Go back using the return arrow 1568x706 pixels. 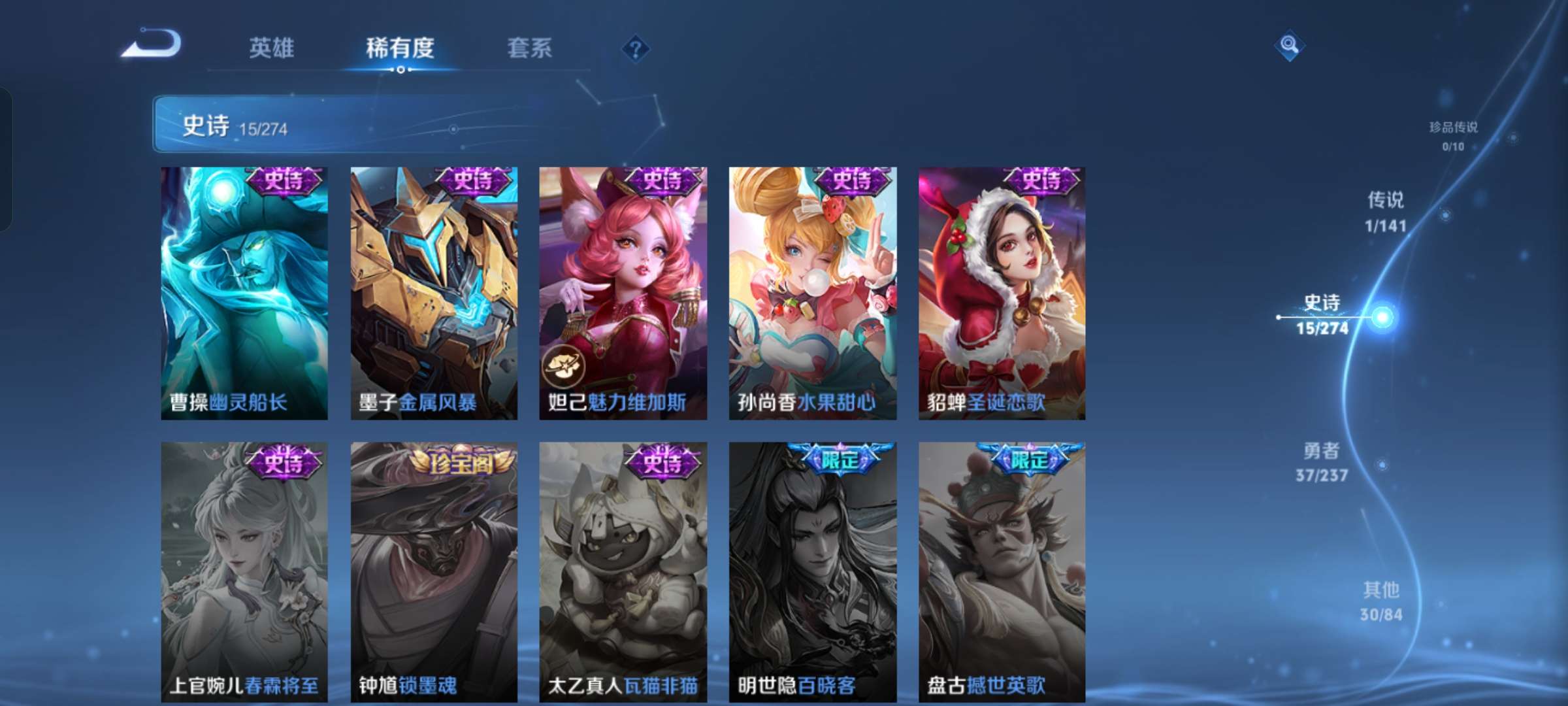point(152,44)
